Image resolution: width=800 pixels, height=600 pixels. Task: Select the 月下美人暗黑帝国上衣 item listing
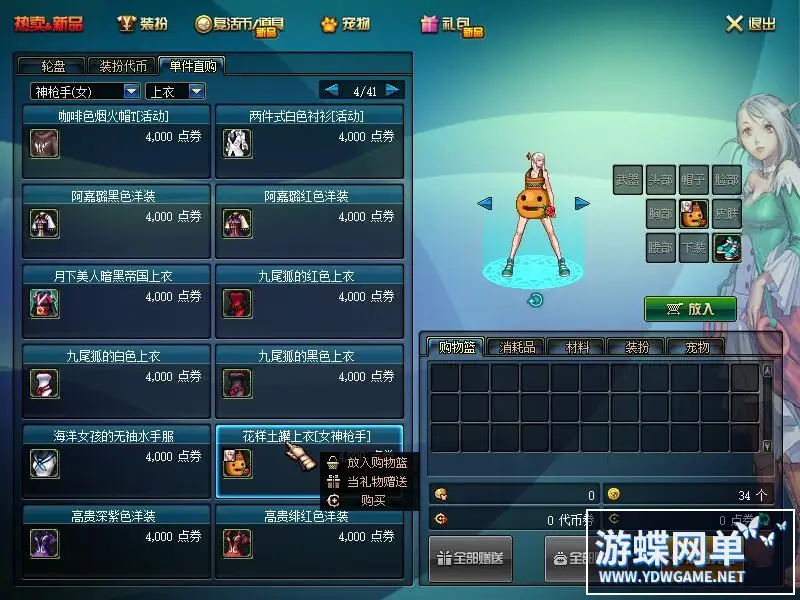coord(116,302)
